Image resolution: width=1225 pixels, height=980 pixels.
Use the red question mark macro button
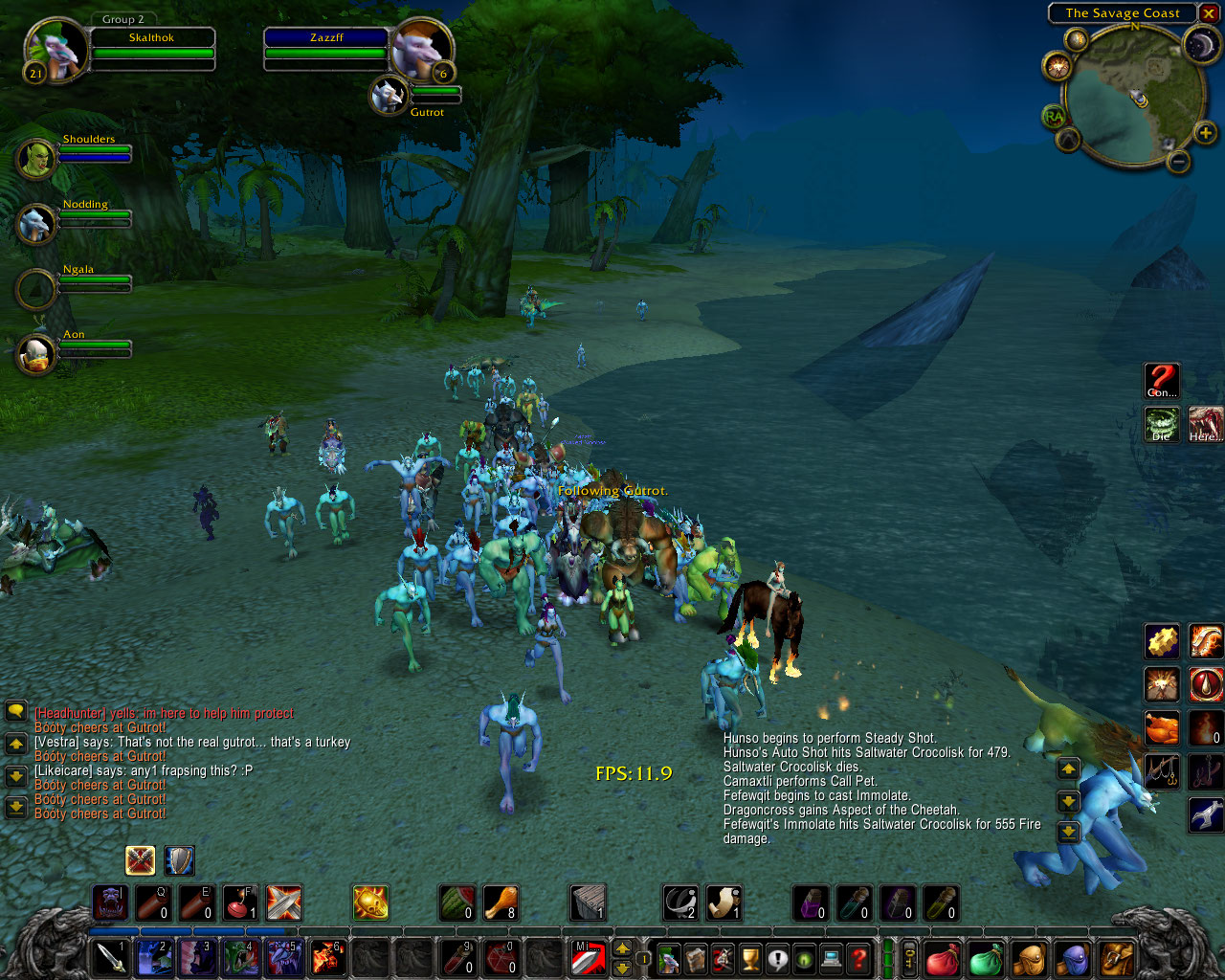pos(1162,381)
